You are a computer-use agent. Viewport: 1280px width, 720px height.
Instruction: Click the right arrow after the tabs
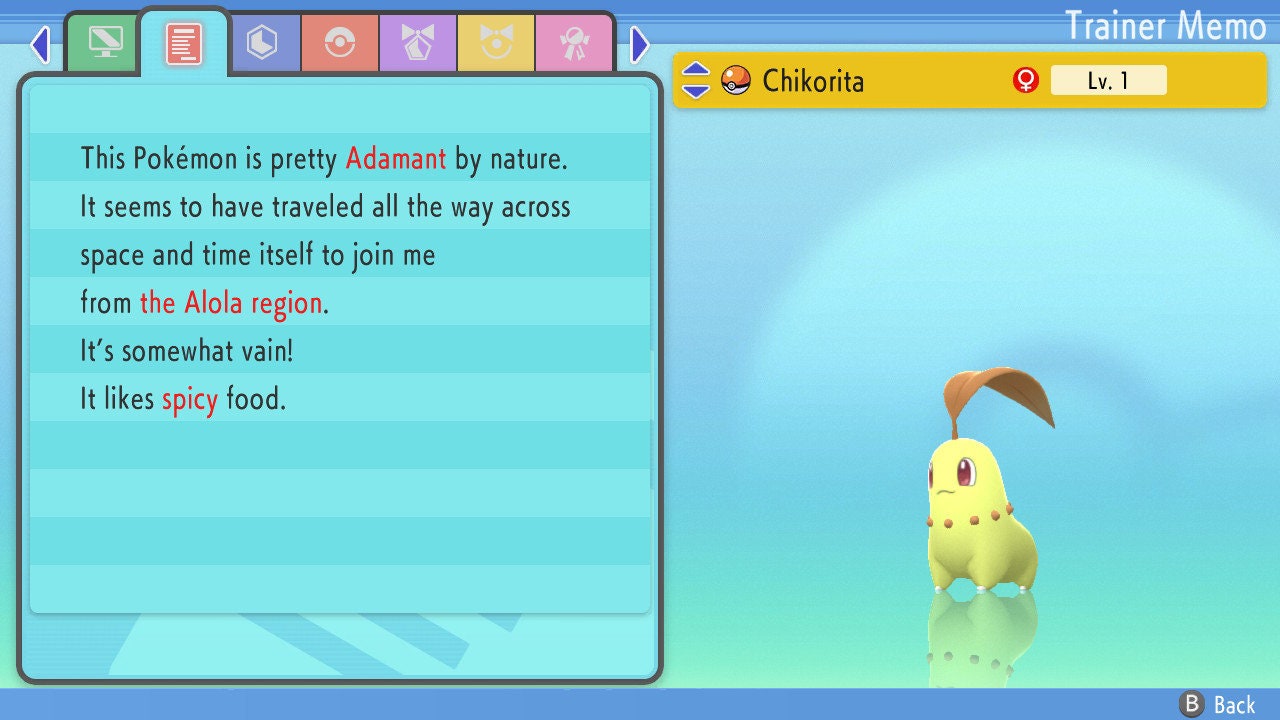click(640, 44)
